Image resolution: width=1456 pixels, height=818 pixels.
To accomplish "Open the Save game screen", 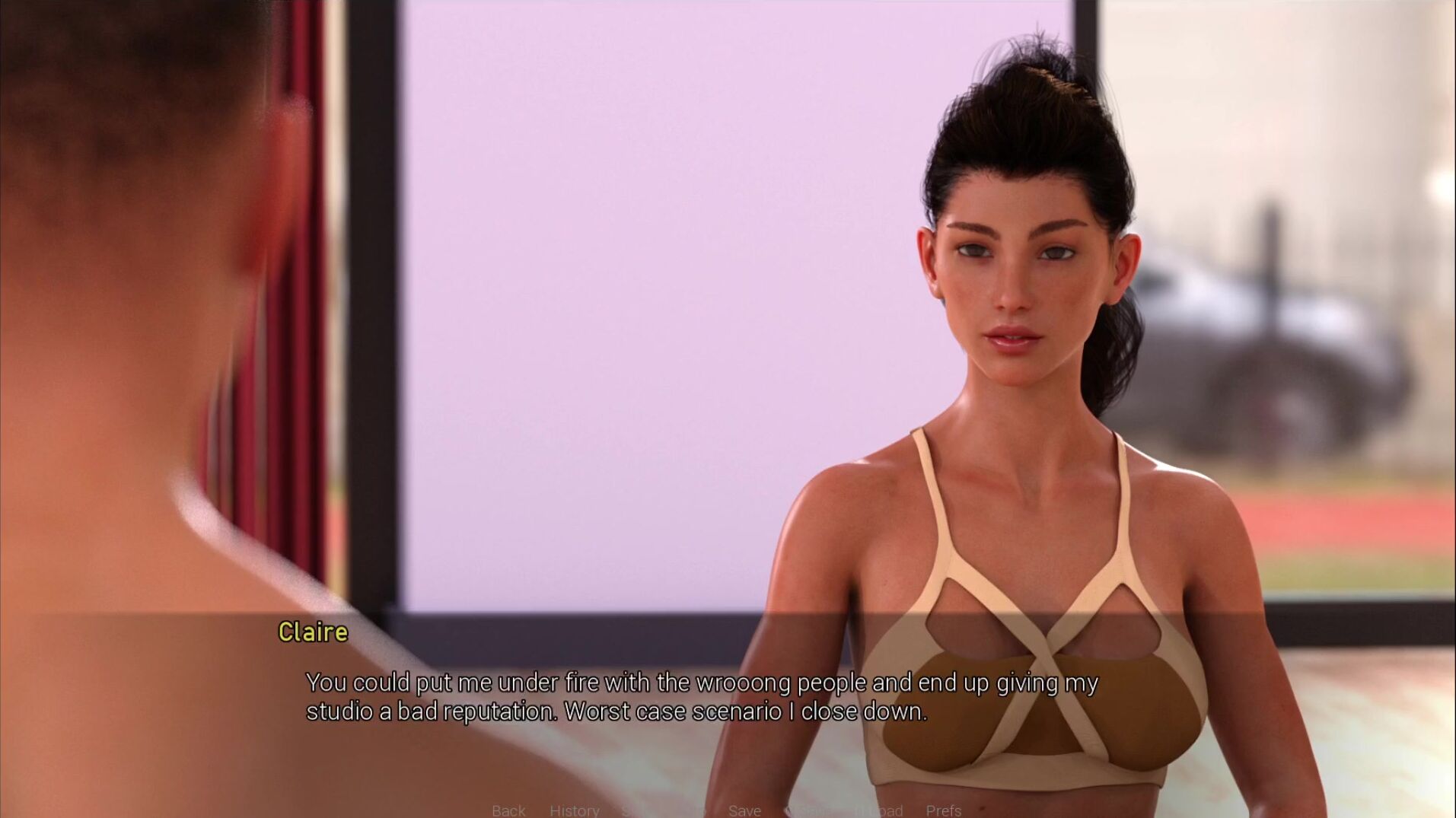I will pyautogui.click(x=744, y=810).
